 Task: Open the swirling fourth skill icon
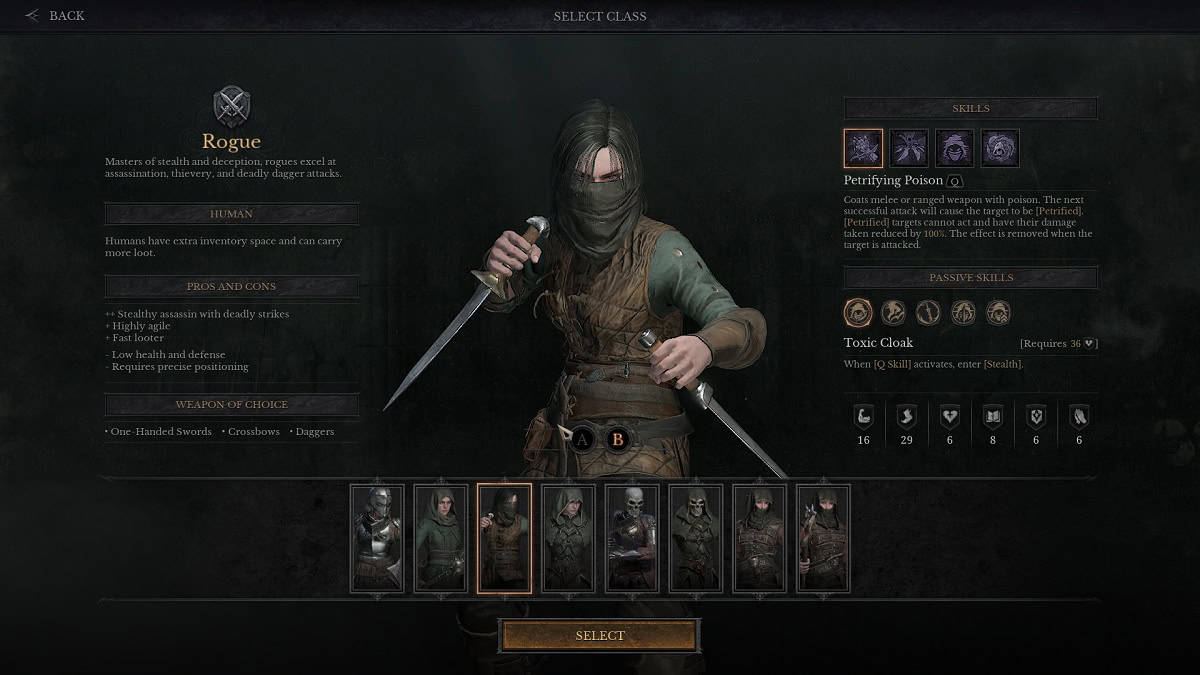tap(1000, 148)
